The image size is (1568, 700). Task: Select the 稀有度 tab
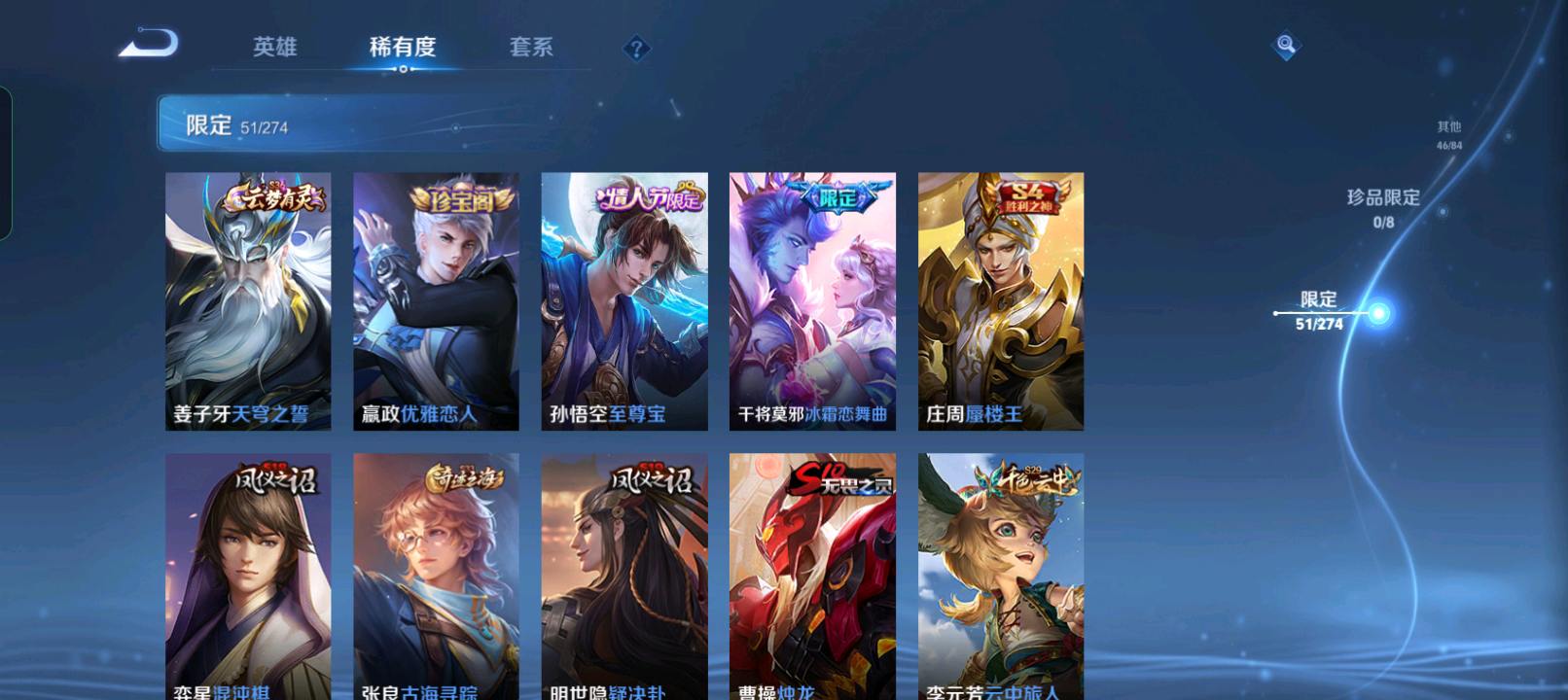coord(403,47)
